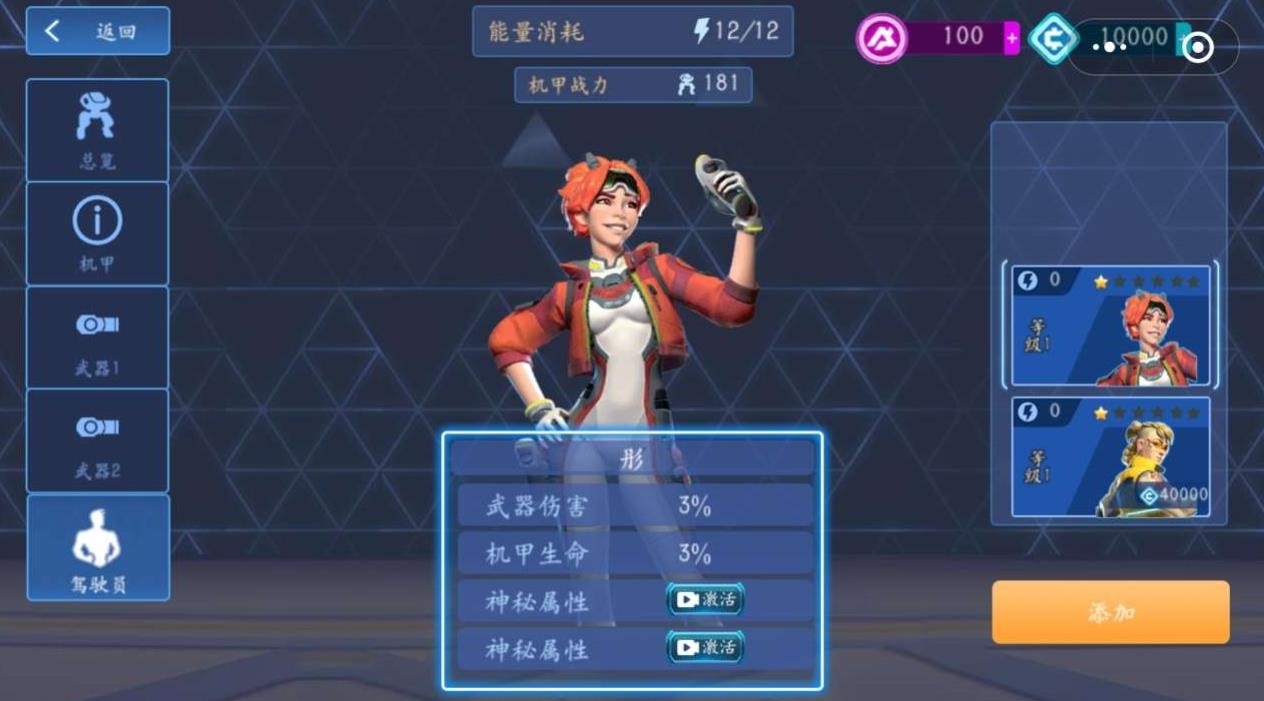The image size is (1264, 701).
Task: Open the 总览 overview tab
Action: [97, 130]
